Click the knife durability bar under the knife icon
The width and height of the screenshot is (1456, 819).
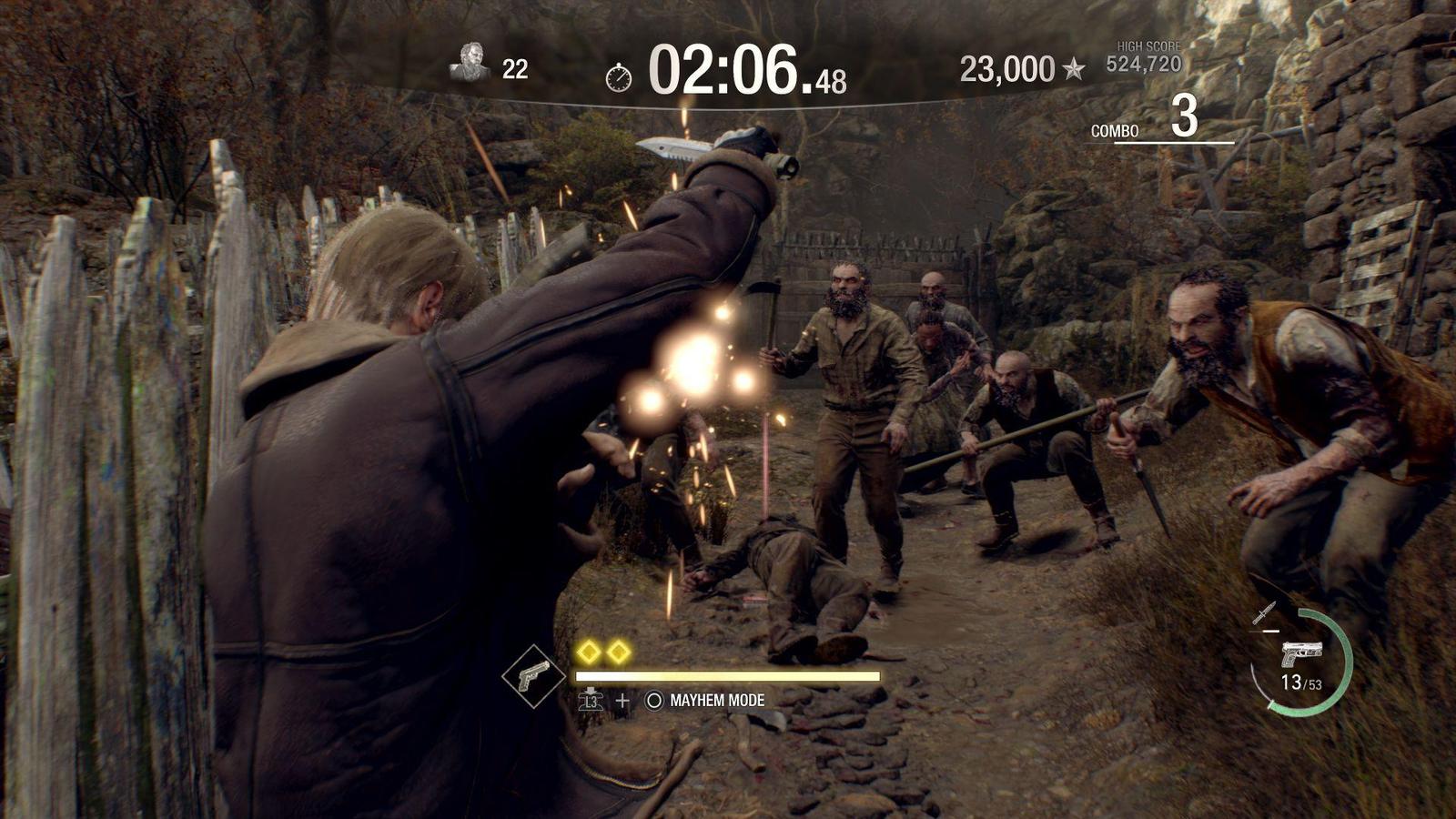point(1263,631)
